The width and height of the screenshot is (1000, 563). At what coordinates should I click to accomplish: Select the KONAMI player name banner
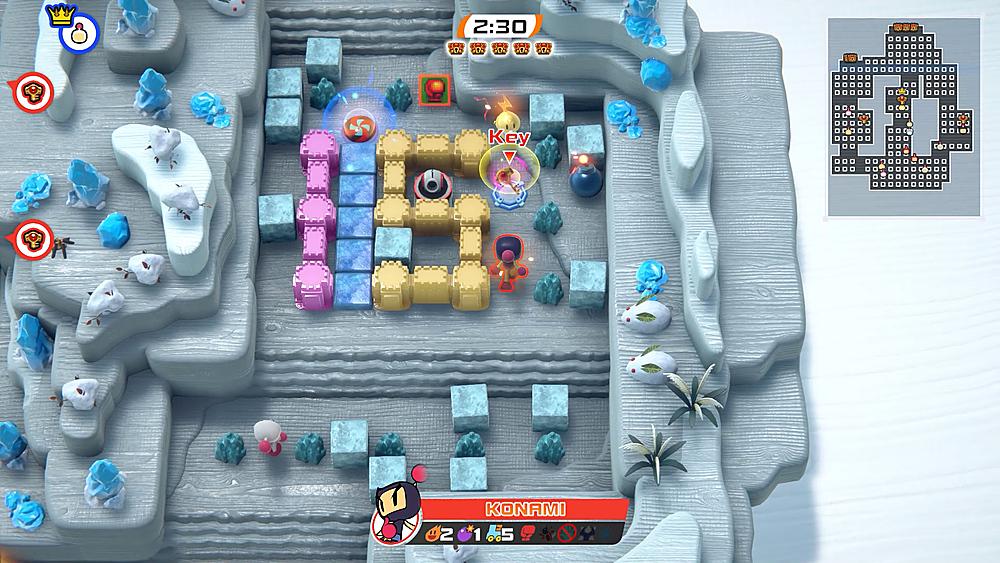(x=521, y=507)
